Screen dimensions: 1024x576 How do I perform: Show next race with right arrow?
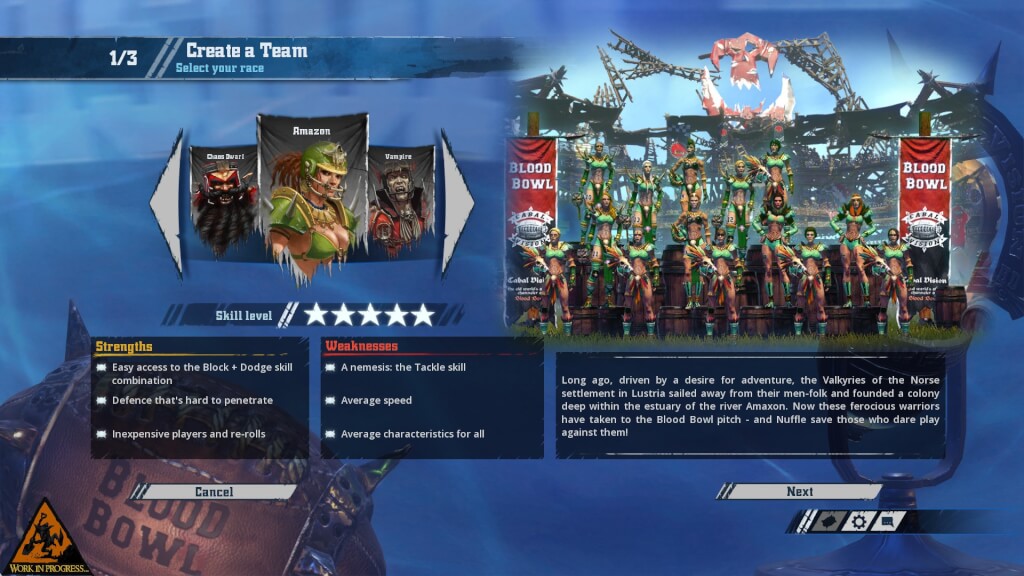coord(457,203)
